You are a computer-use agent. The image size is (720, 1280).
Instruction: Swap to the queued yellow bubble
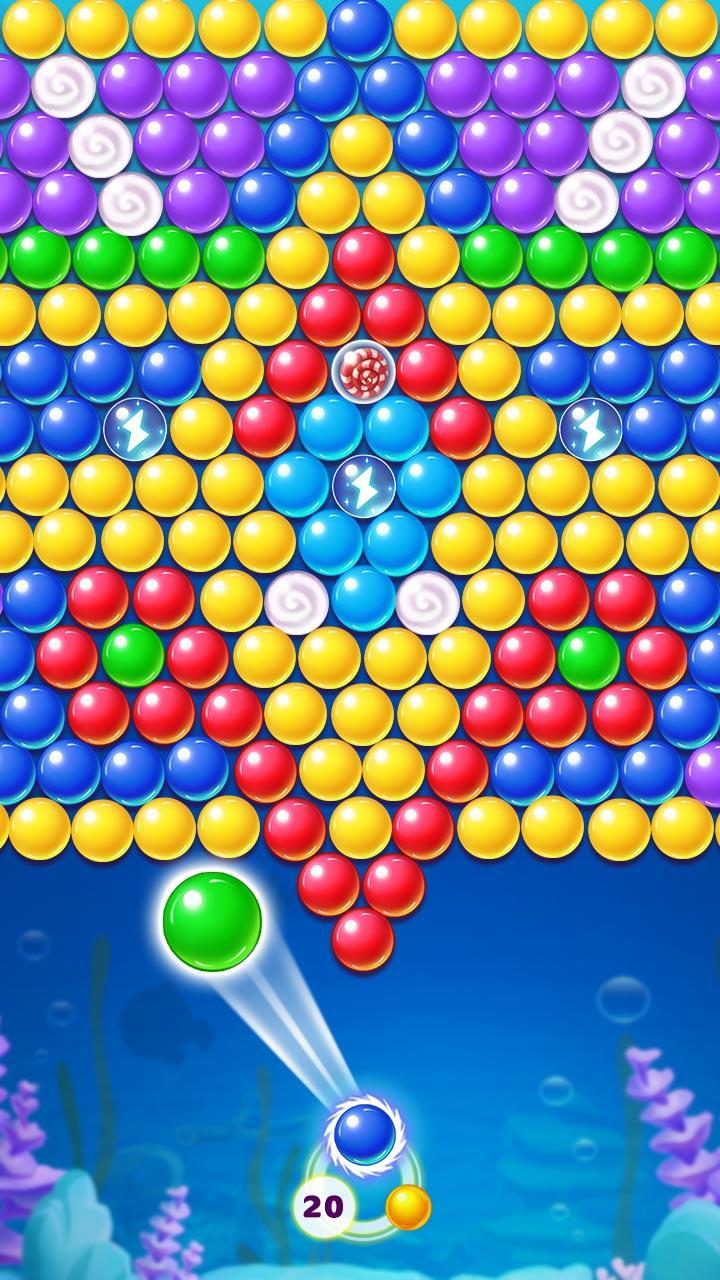408,1207
